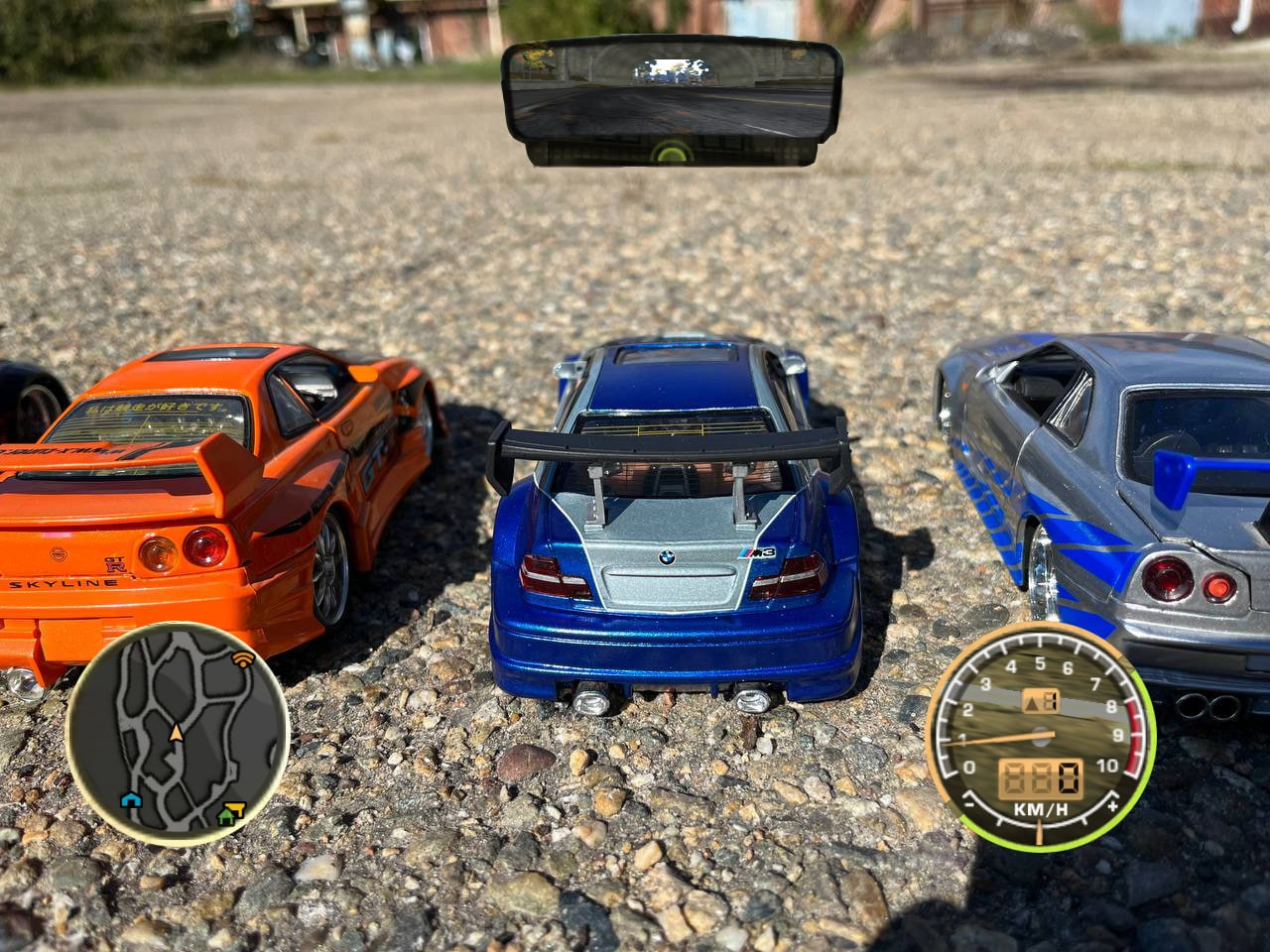Select the green house marker on minimap
1270x952 pixels.
click(224, 817)
